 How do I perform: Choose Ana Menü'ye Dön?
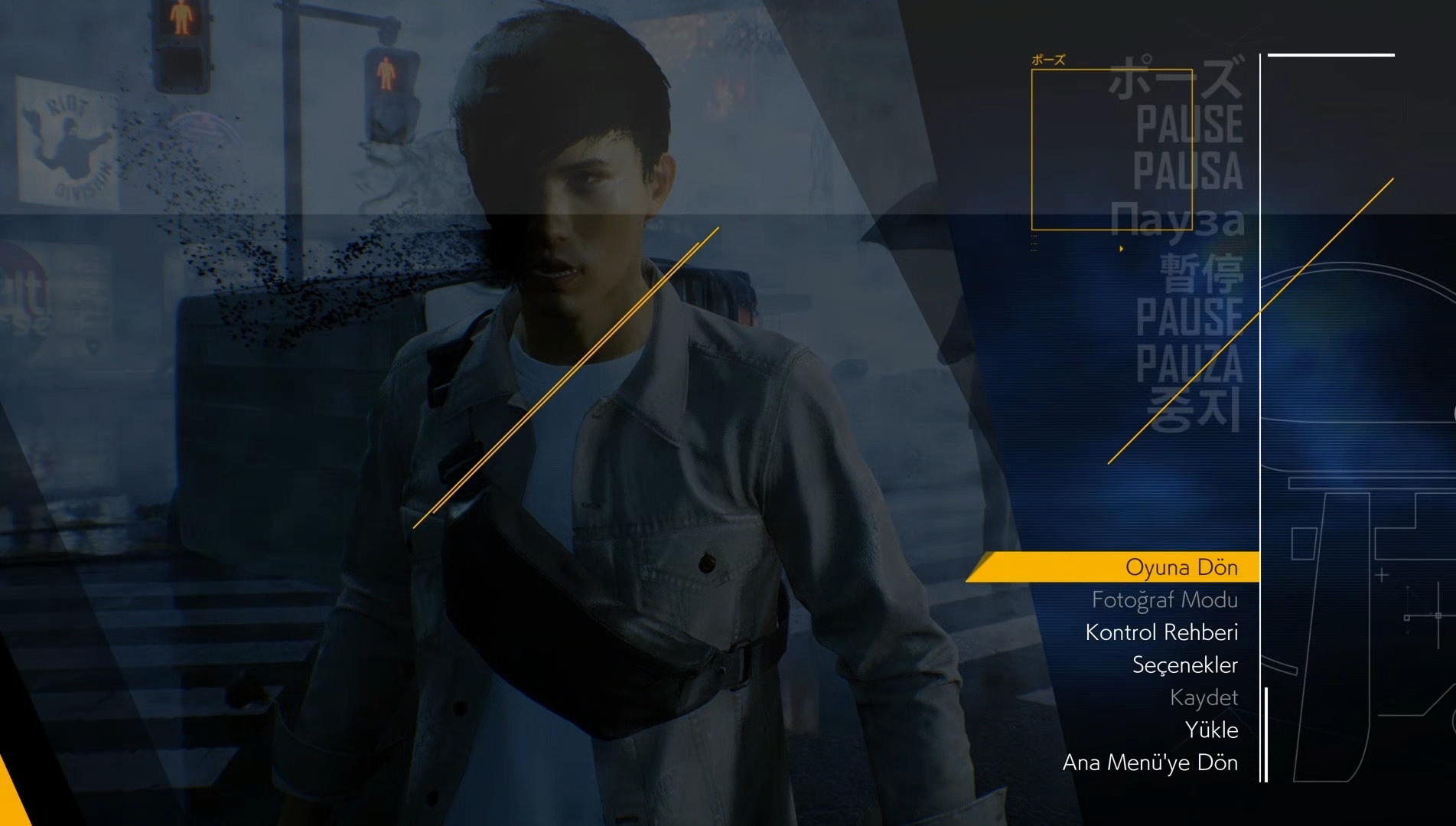(1150, 762)
